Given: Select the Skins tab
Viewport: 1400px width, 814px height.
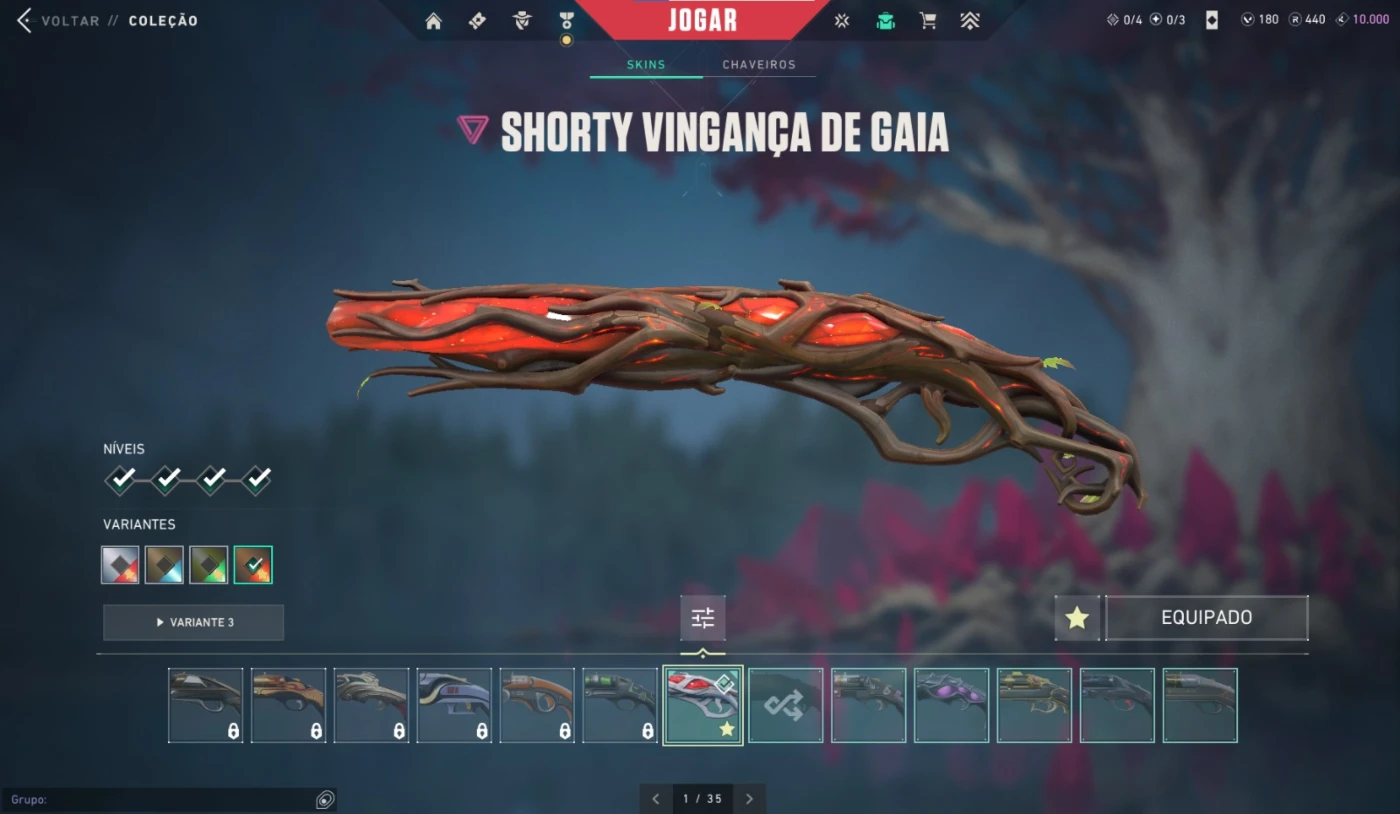Looking at the screenshot, I should pos(645,64).
